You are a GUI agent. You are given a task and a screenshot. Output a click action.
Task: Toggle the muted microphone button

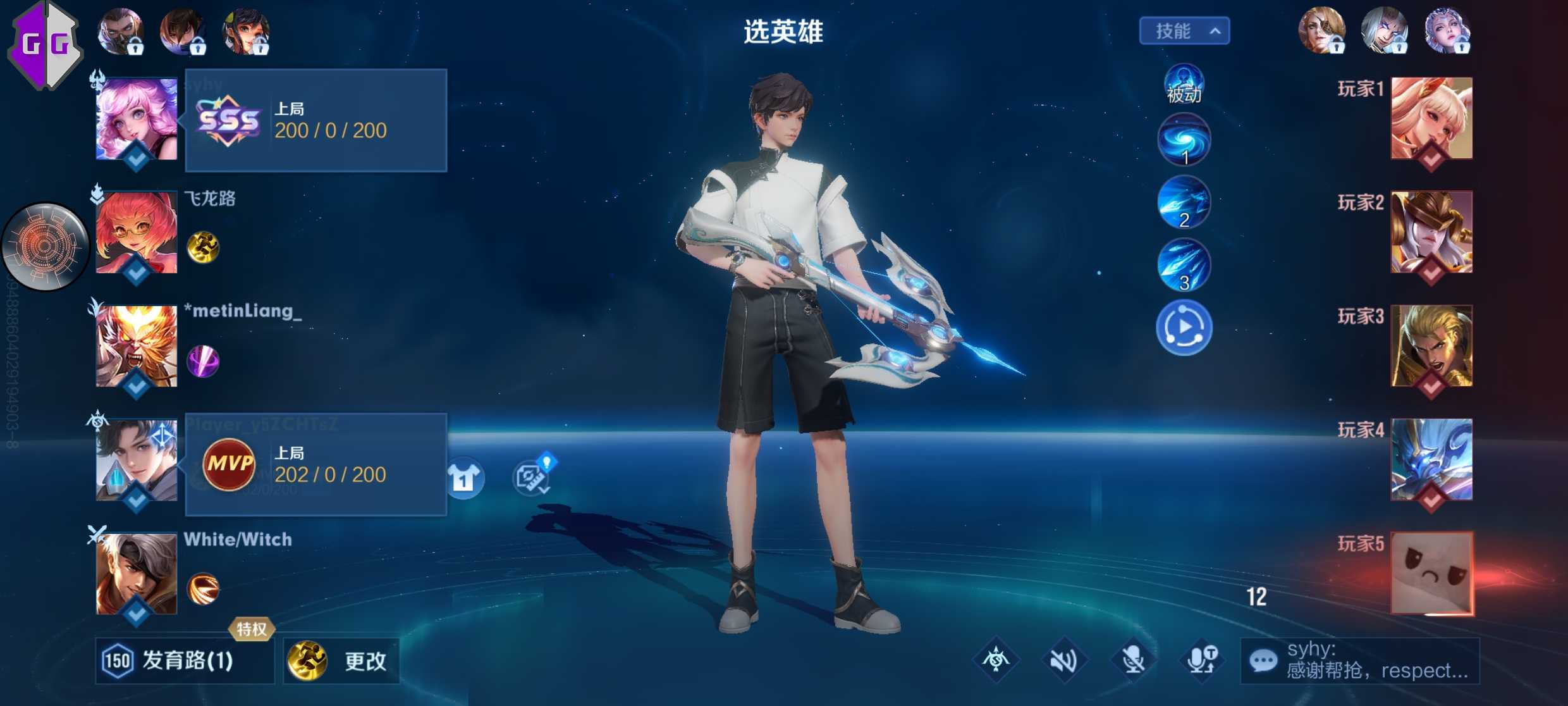(1133, 660)
